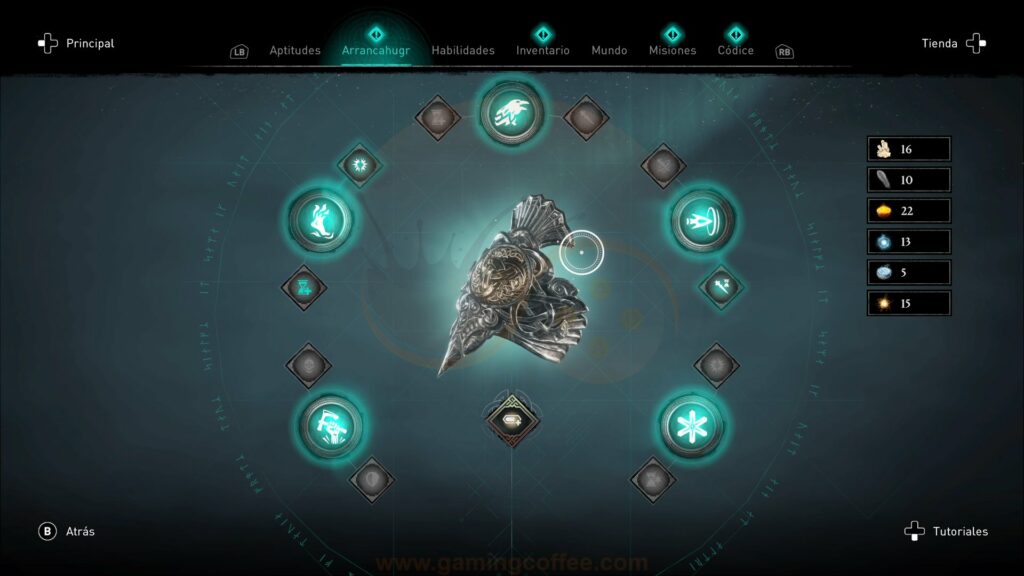Select the flaming foot Muspelheim power
This screenshot has height=576, width=1024.
(x=321, y=217)
